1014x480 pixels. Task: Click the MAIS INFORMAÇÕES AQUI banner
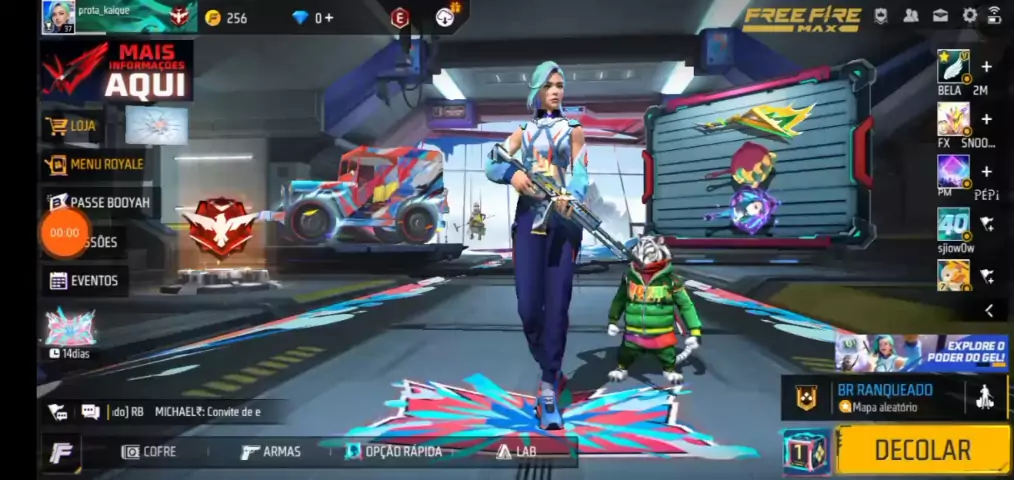(117, 71)
